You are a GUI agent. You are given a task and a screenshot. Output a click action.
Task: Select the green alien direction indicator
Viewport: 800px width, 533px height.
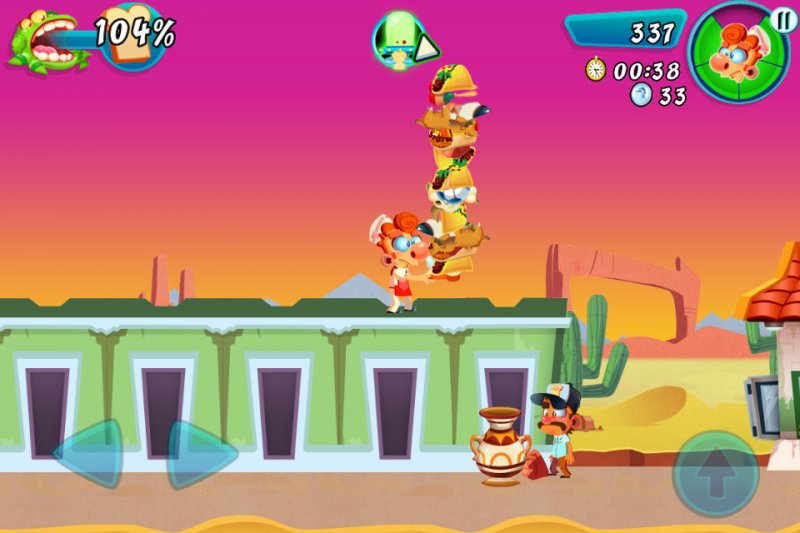coord(404,41)
